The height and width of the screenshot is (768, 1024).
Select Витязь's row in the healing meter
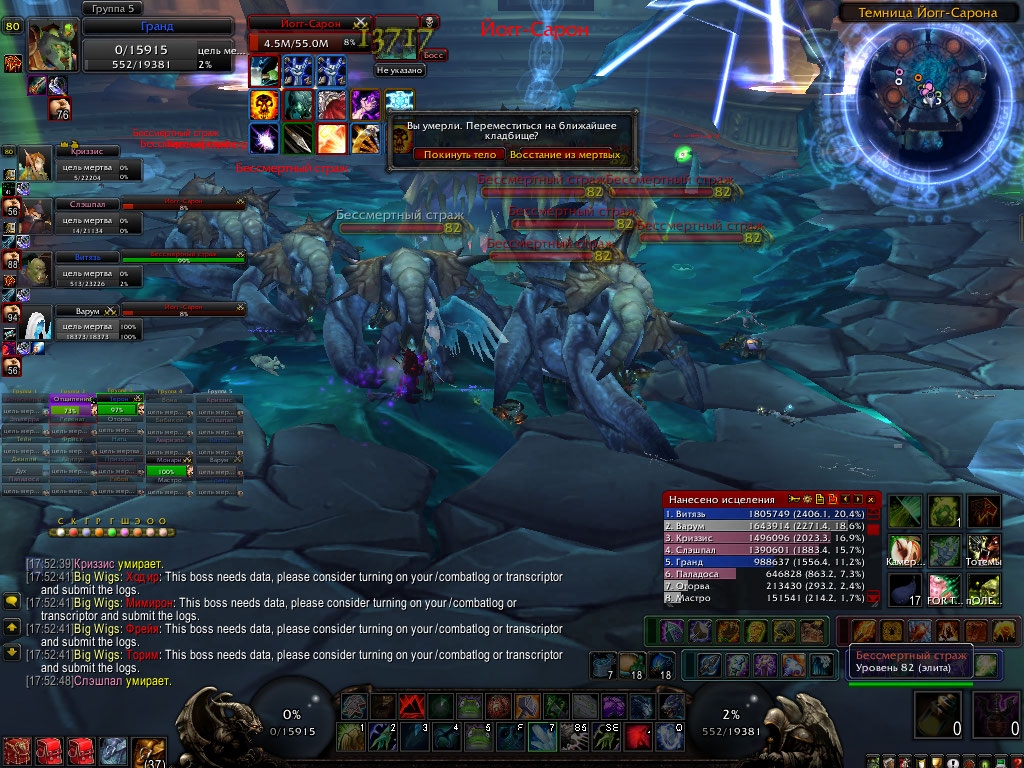(x=760, y=514)
